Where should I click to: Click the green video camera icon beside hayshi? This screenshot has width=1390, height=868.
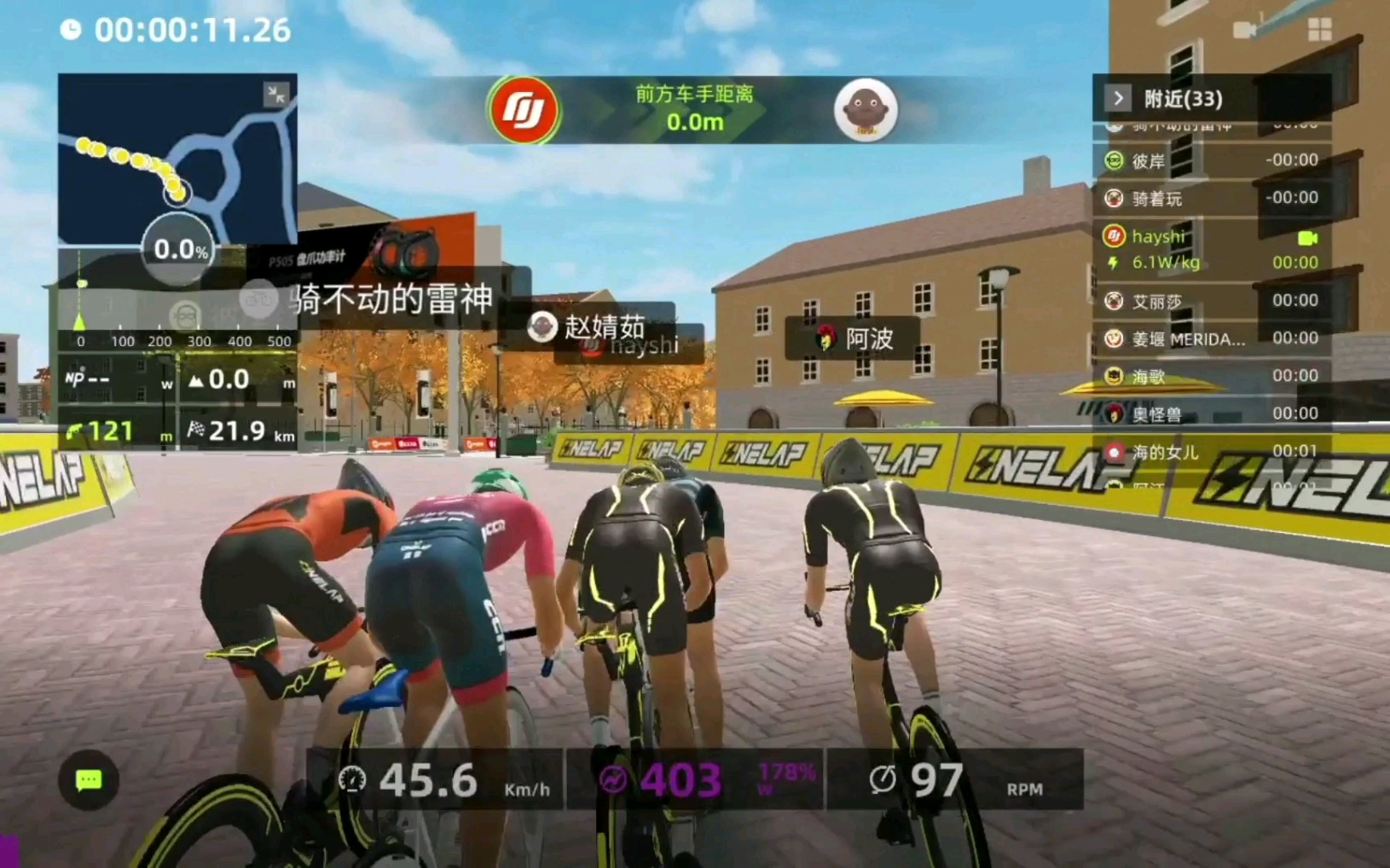[1306, 237]
